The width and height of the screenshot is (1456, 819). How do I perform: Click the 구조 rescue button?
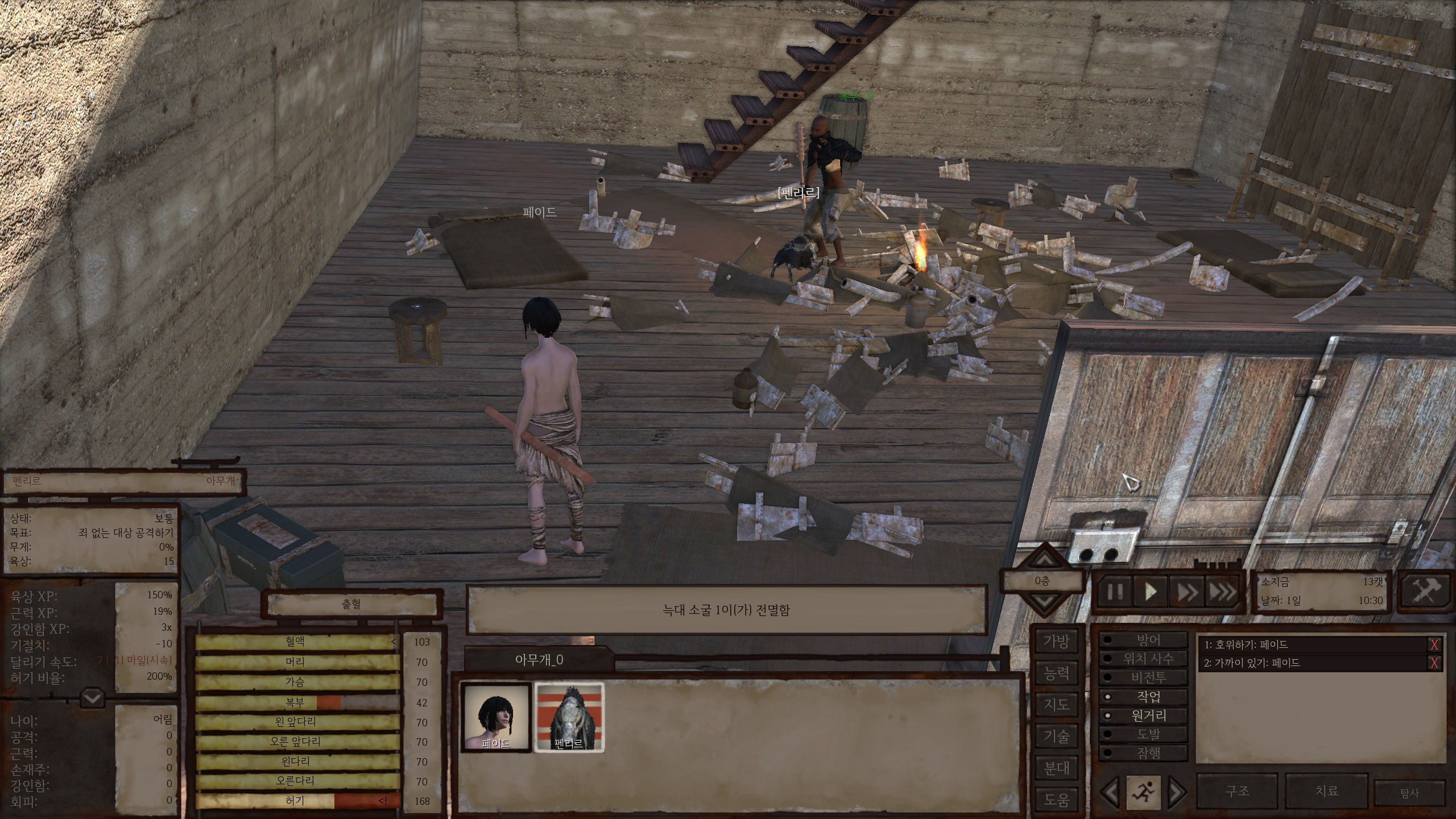(x=1237, y=791)
